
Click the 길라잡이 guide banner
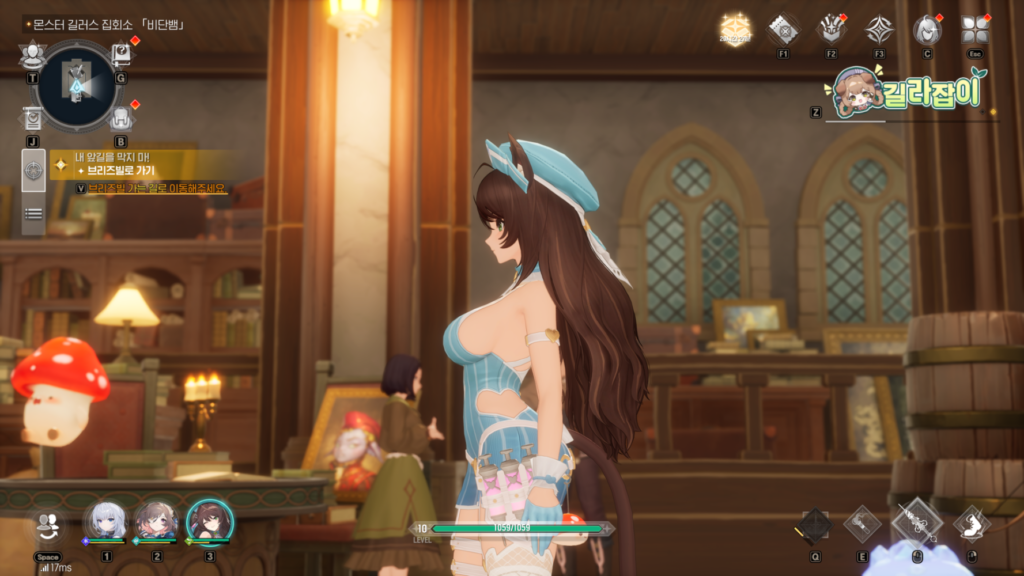pos(907,93)
